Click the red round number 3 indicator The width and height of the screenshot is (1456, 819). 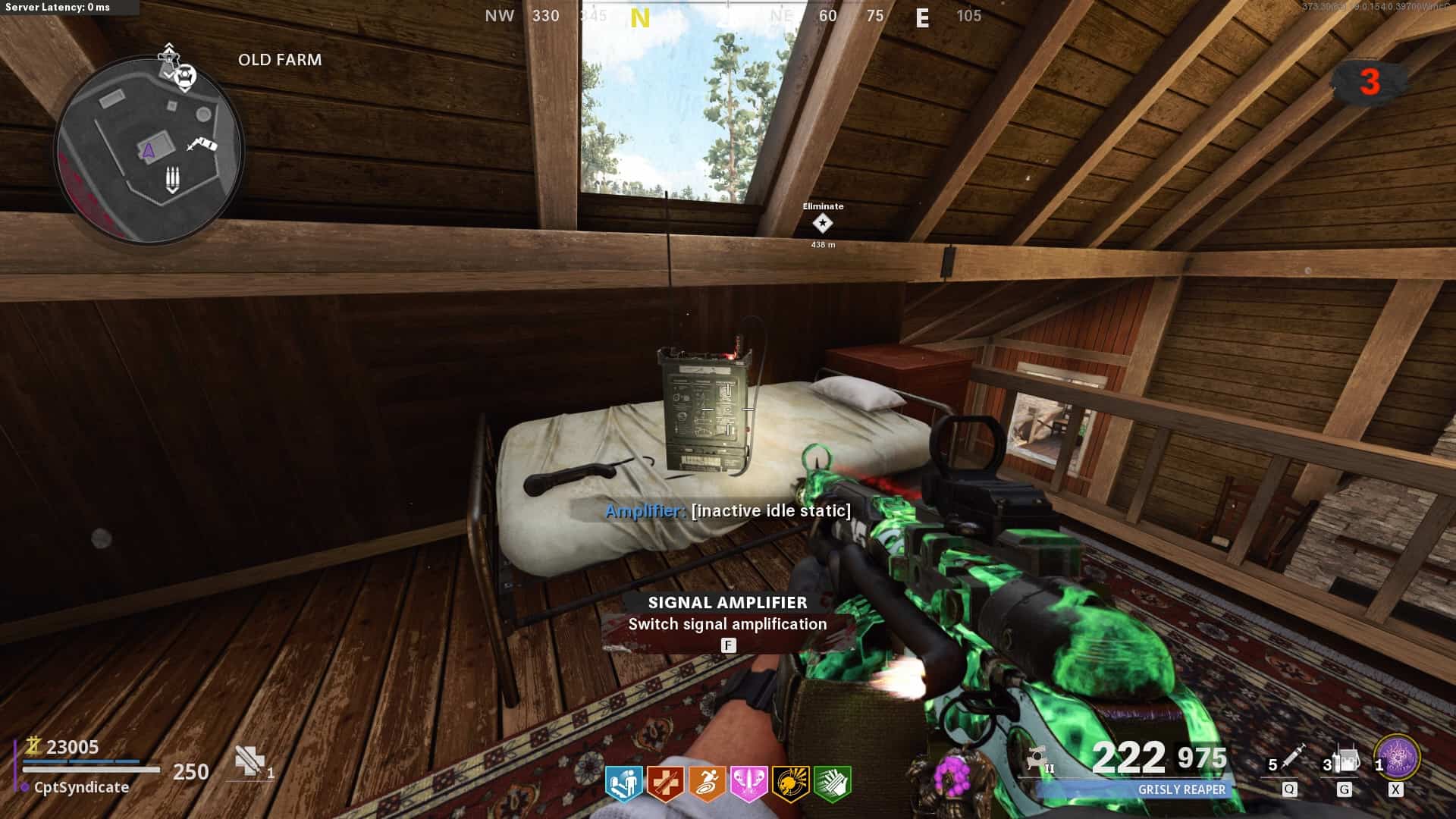pos(1369,82)
